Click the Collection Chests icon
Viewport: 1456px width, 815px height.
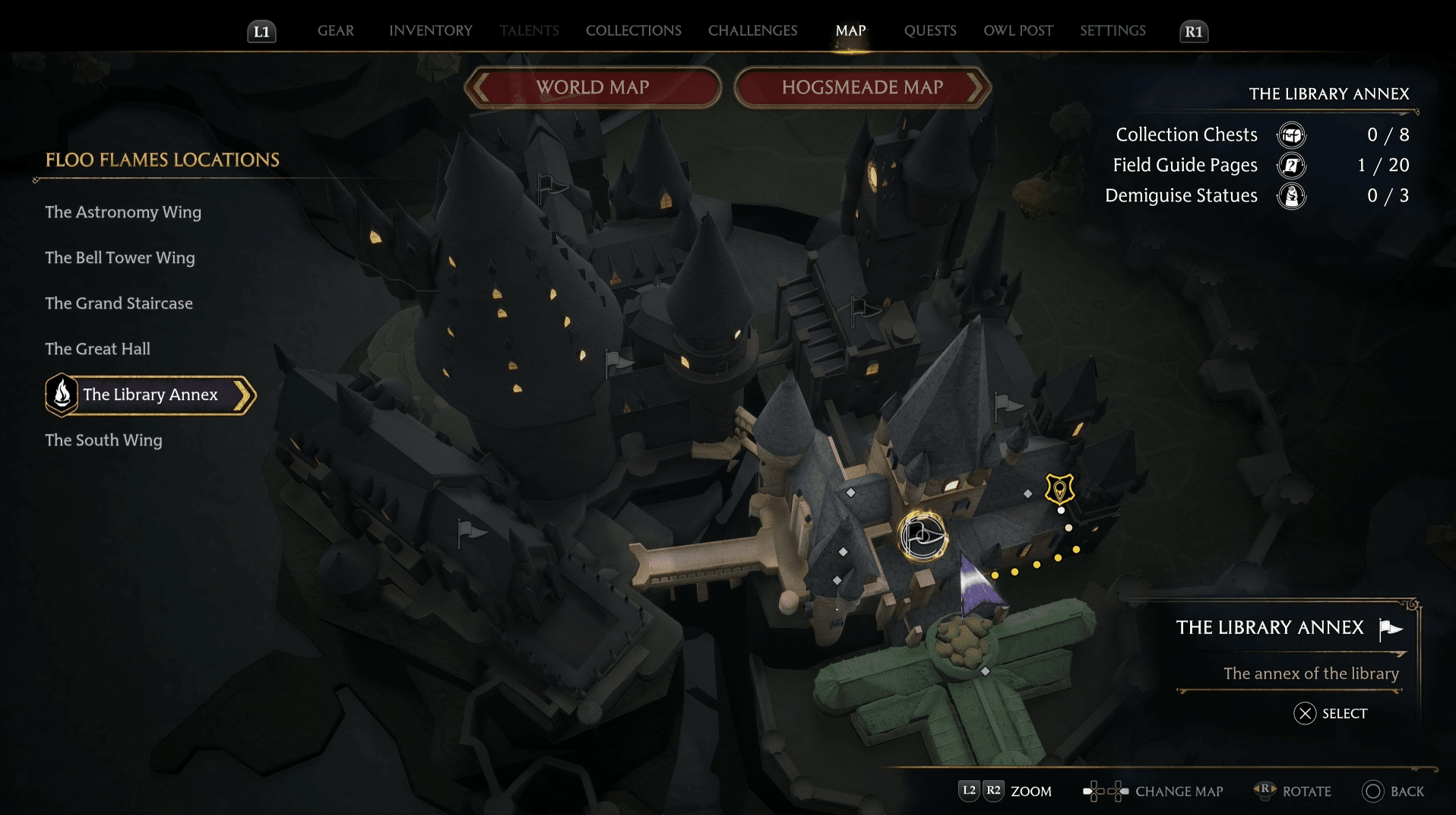(x=1292, y=135)
